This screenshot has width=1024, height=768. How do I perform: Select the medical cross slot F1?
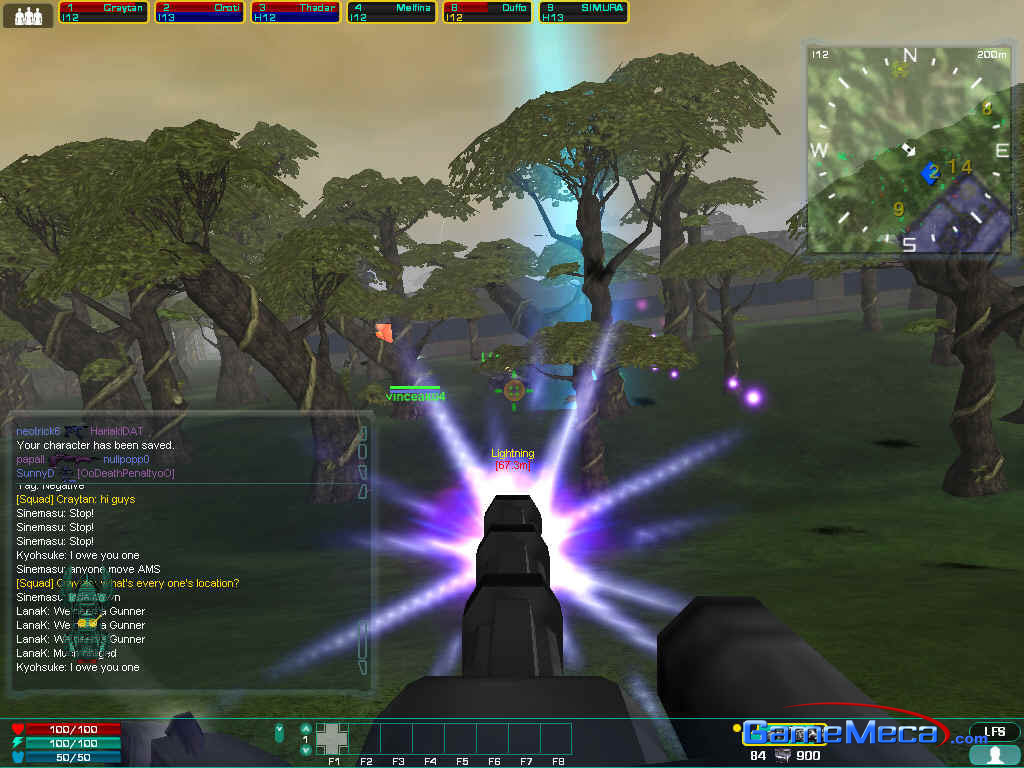coord(333,738)
